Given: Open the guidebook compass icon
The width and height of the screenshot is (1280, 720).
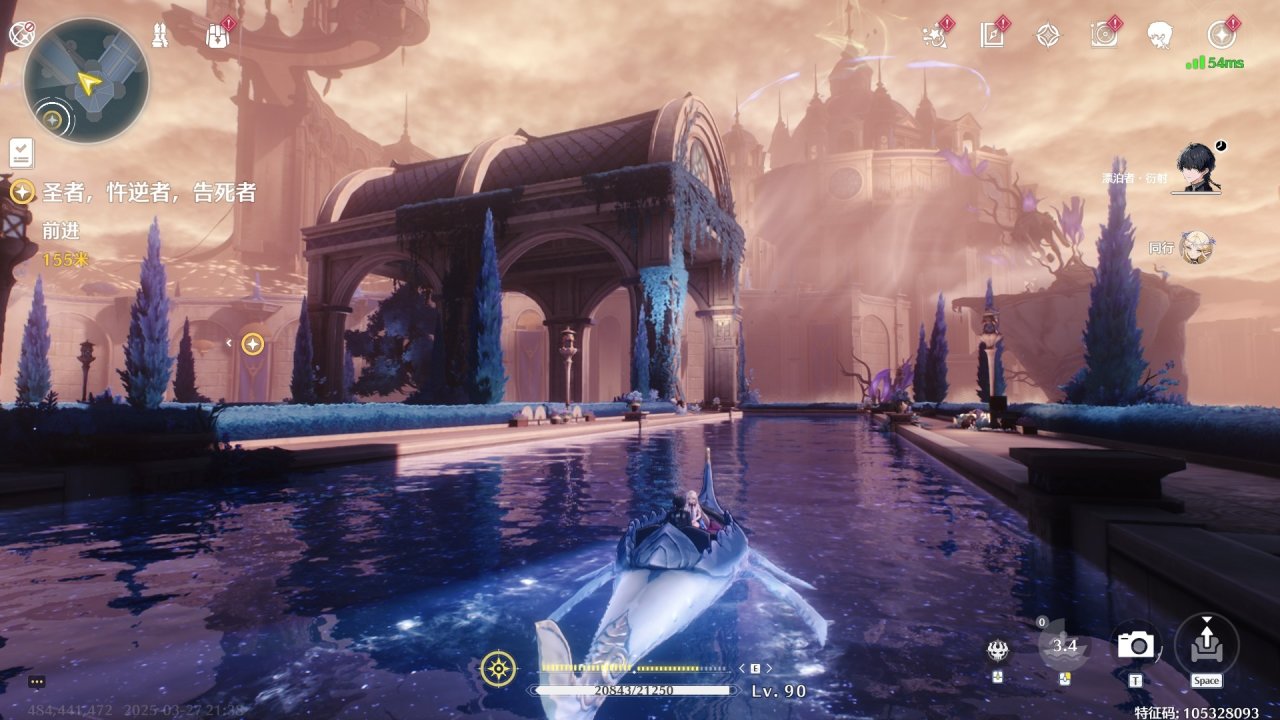Looking at the screenshot, I should [992, 35].
